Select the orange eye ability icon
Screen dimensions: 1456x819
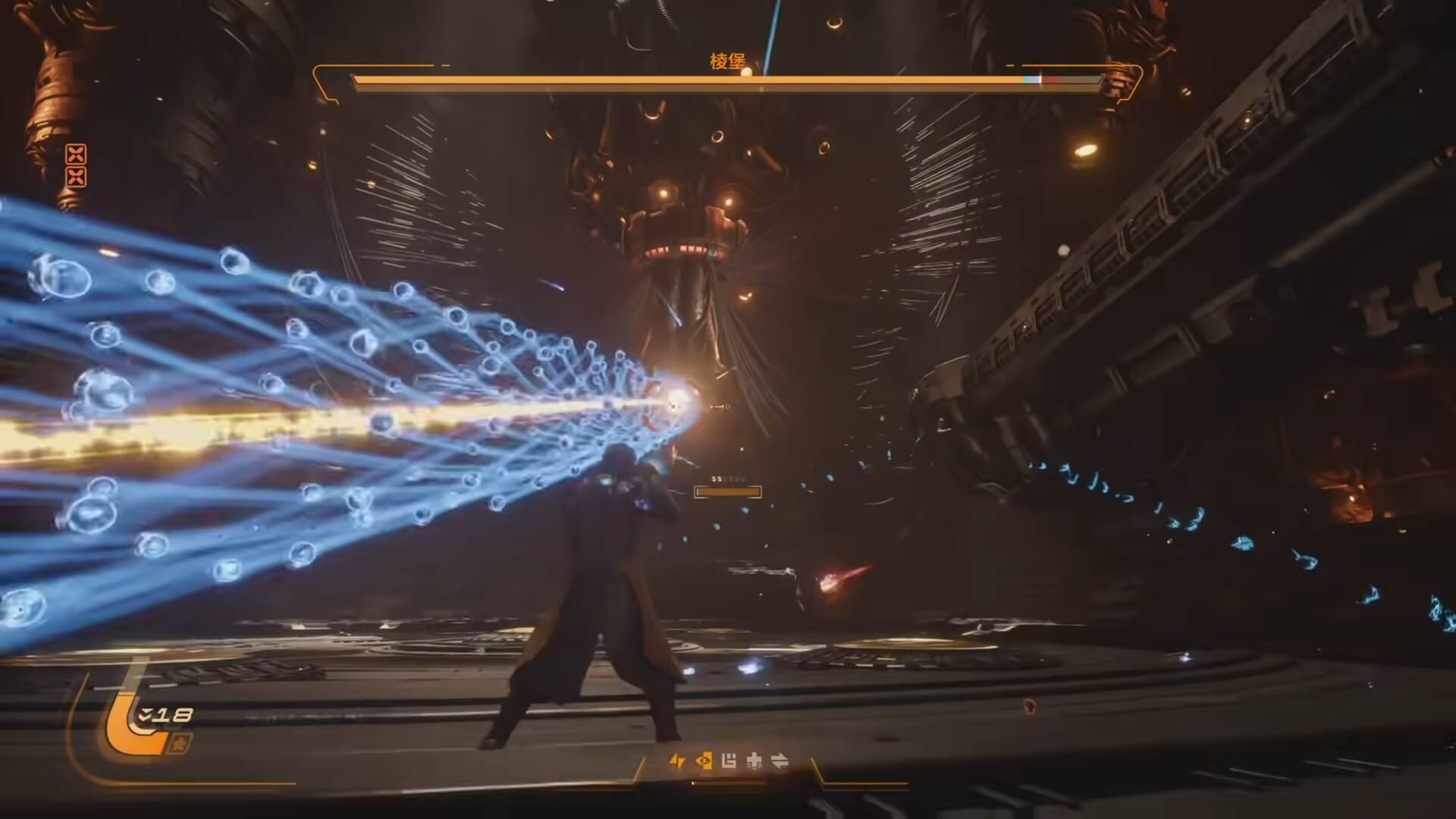pos(704,761)
